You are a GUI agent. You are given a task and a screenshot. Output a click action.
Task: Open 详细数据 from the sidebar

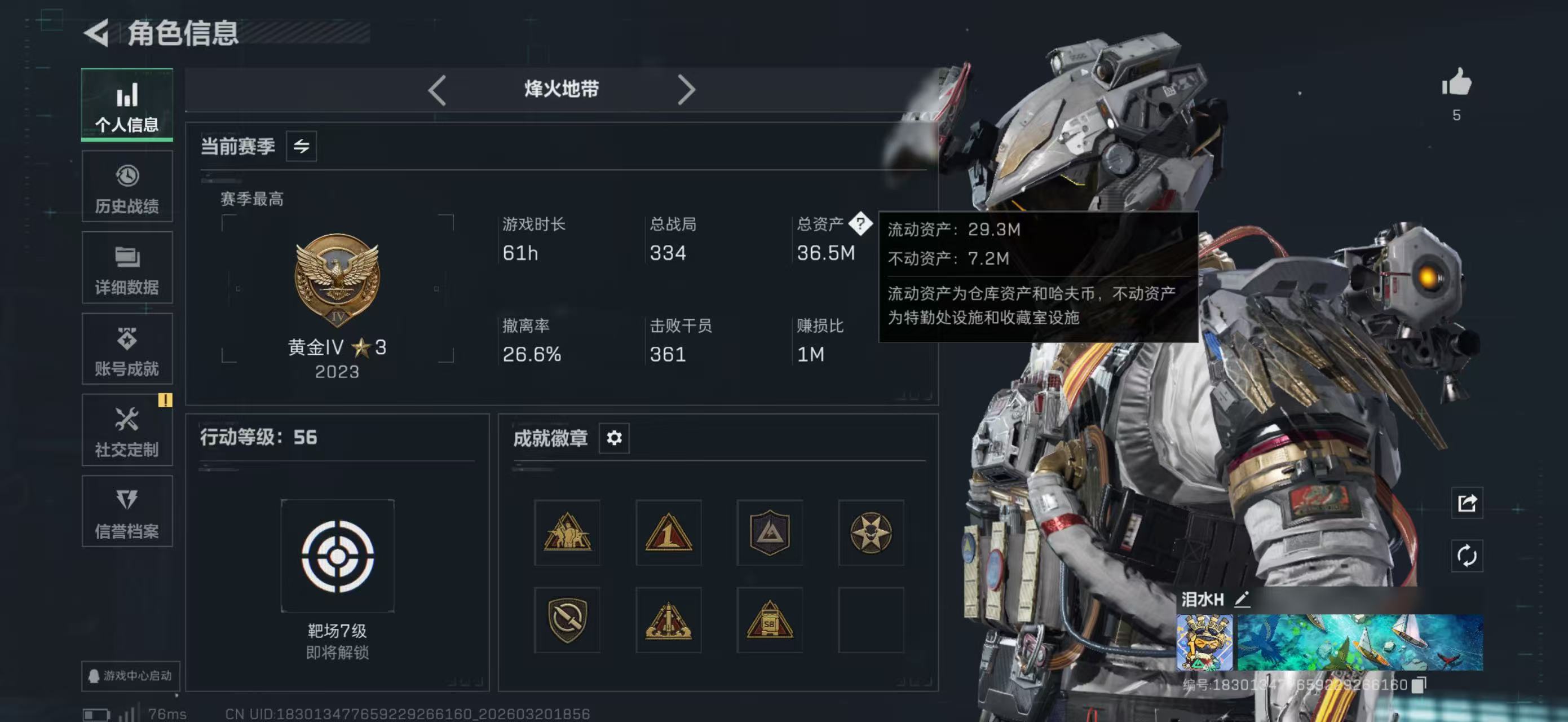pyautogui.click(x=127, y=268)
